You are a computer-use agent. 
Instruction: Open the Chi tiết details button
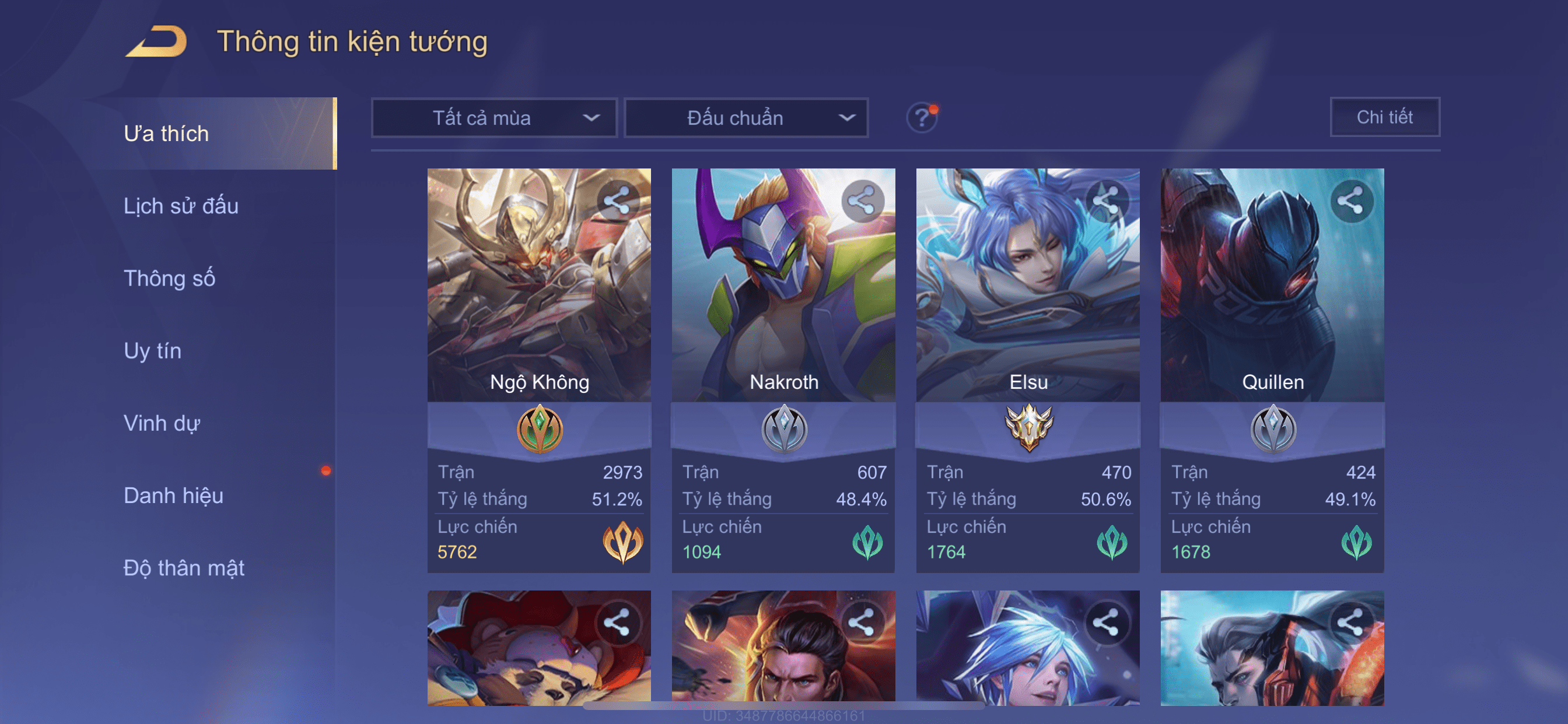1384,117
